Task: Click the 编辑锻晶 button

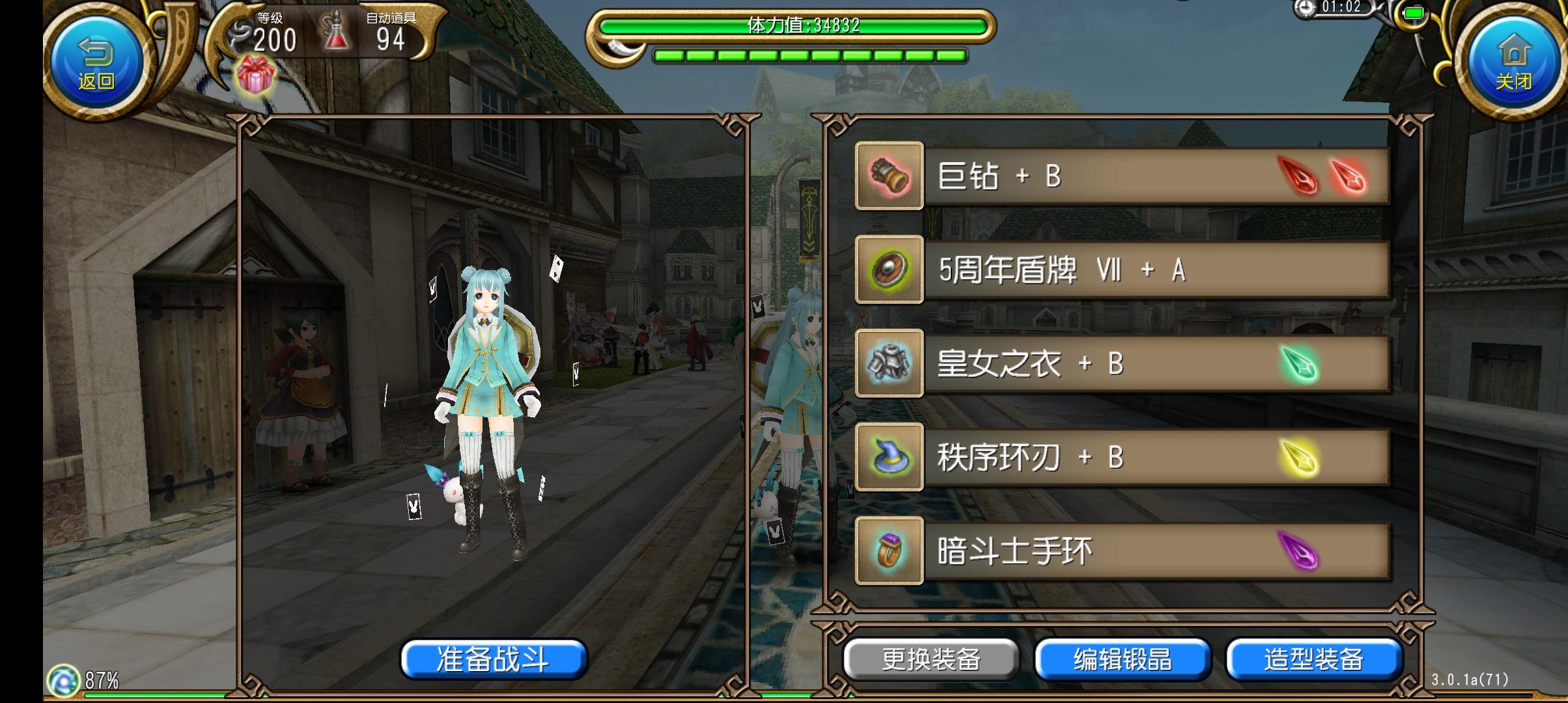Action: tap(1122, 659)
